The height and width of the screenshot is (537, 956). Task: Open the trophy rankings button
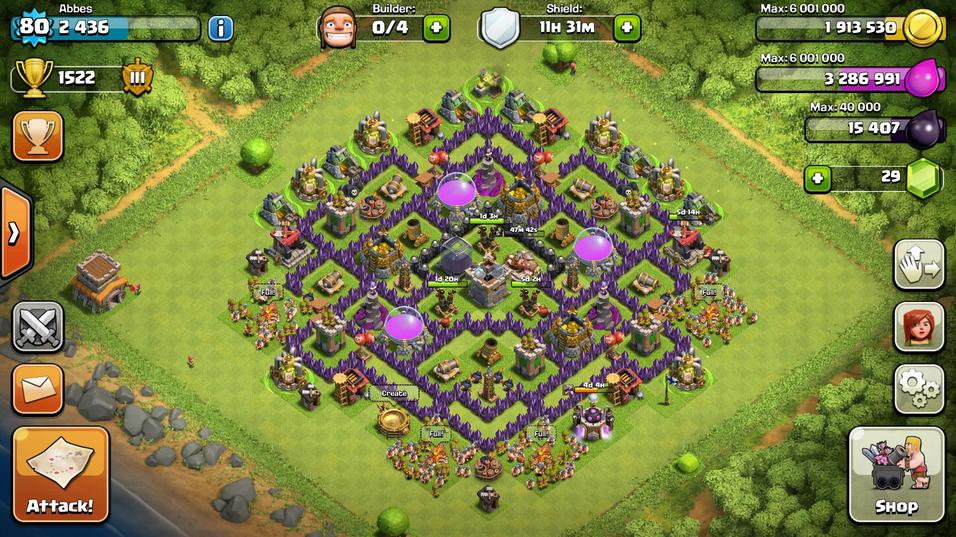point(38,136)
